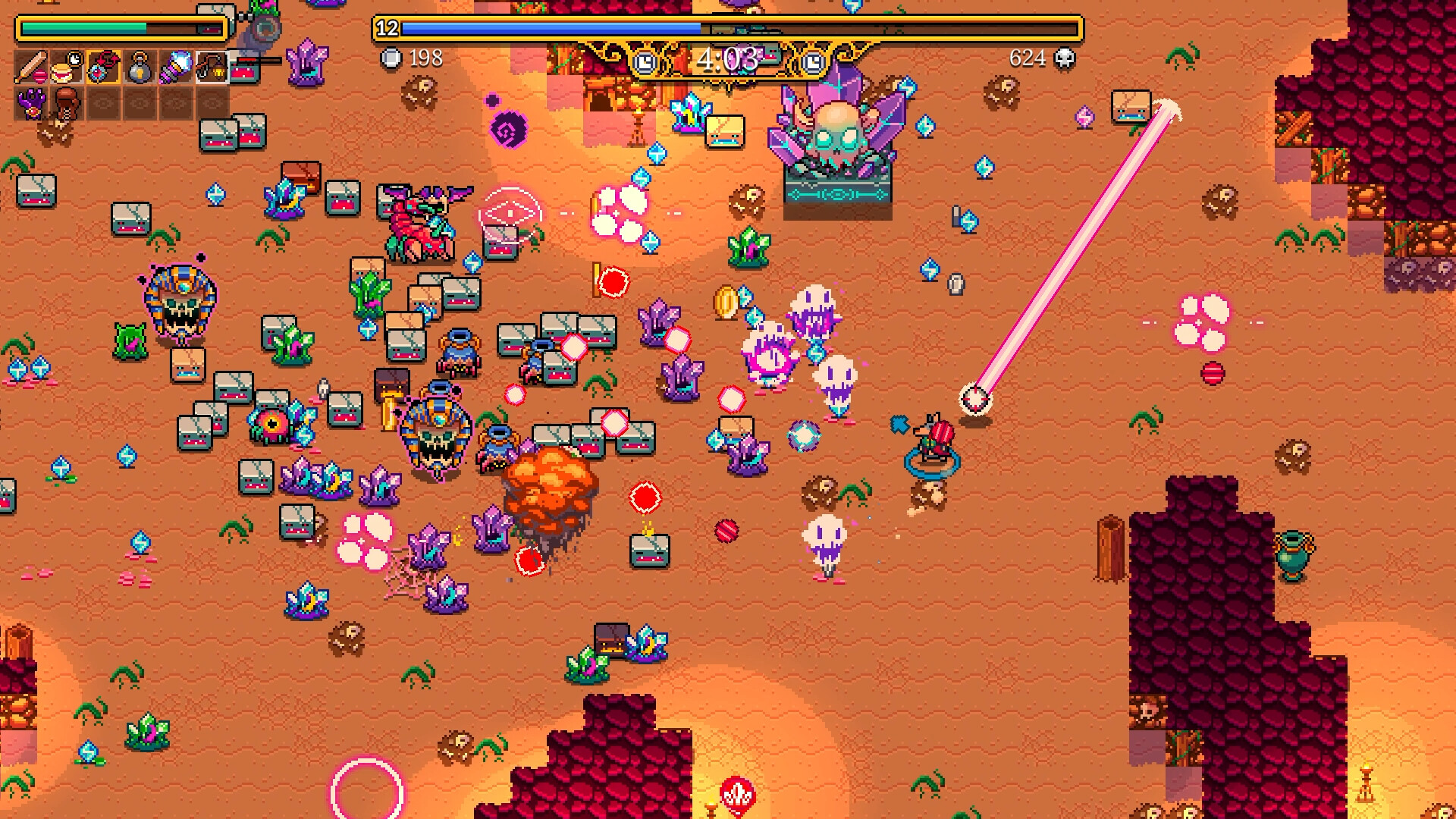The height and width of the screenshot is (819, 1456).
Task: Click the blue experience progress bar
Action: [x=531, y=28]
